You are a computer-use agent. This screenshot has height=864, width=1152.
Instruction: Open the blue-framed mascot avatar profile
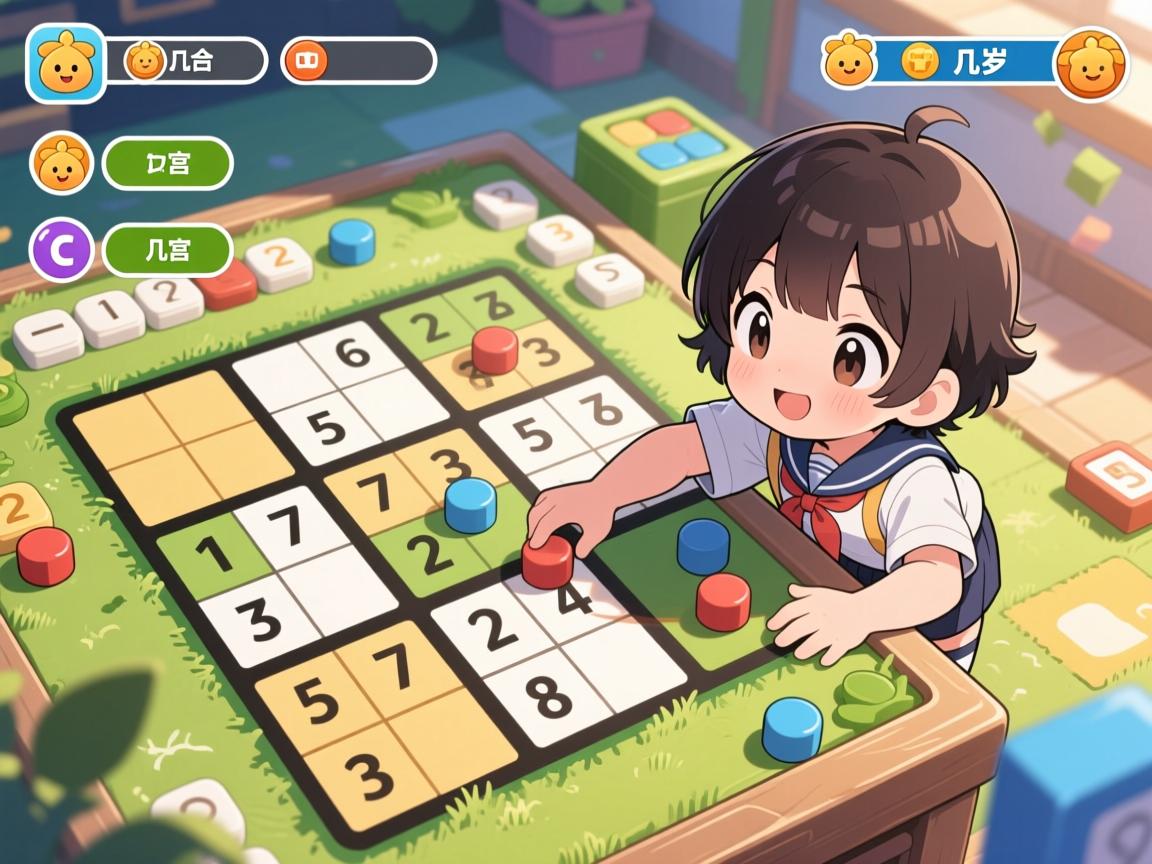click(65, 63)
